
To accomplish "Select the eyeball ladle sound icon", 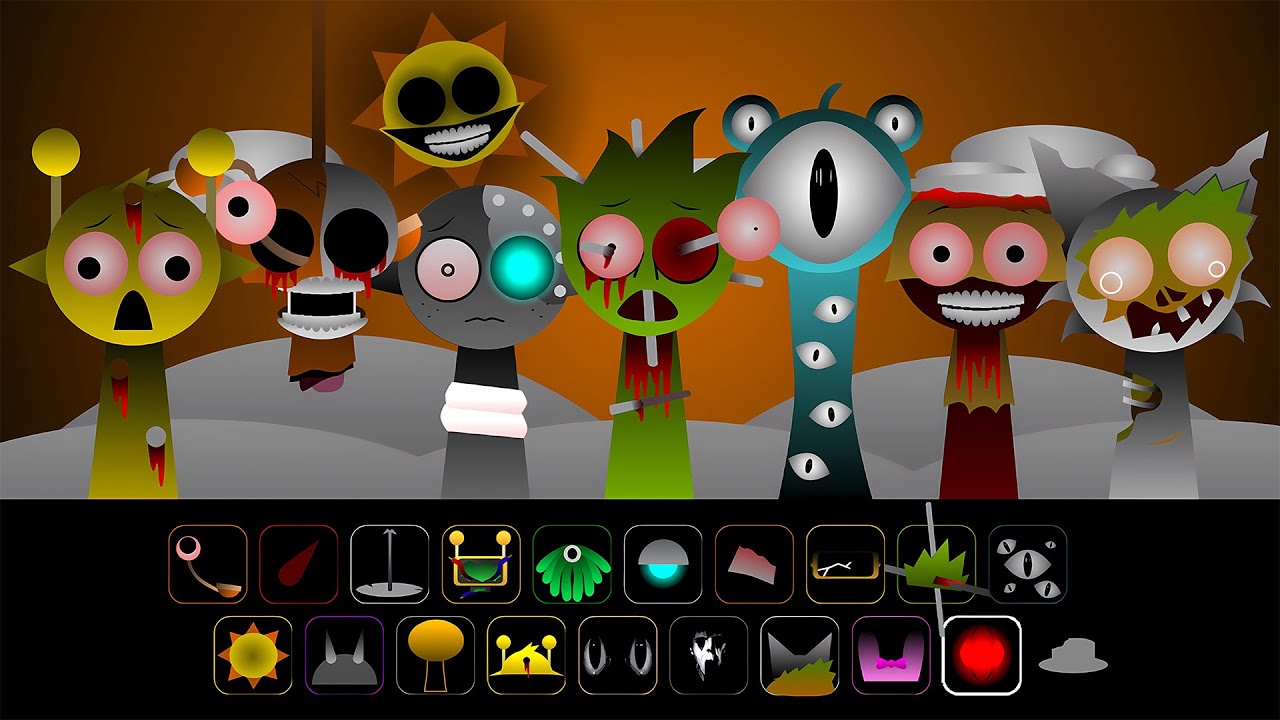I will (207, 563).
